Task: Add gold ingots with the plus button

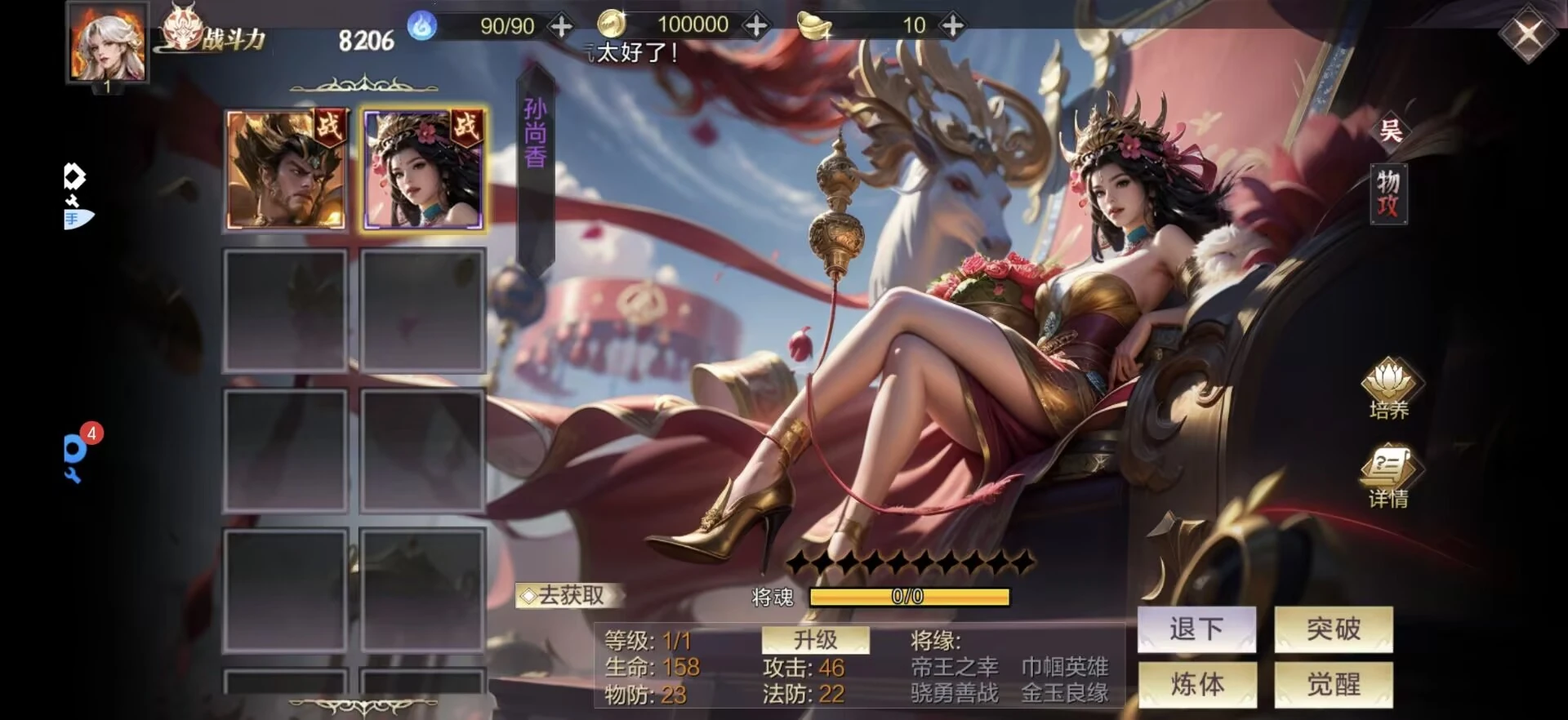Action: [x=952, y=26]
